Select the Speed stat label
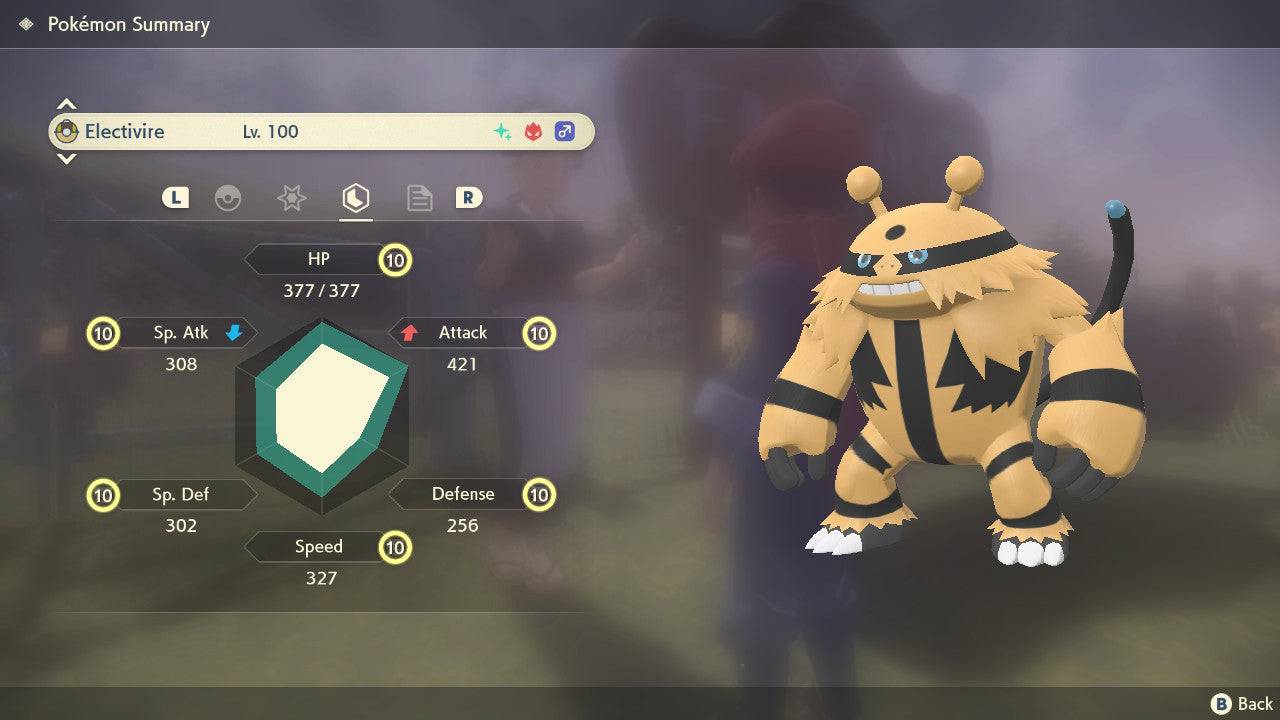This screenshot has height=720, width=1280. click(x=318, y=547)
